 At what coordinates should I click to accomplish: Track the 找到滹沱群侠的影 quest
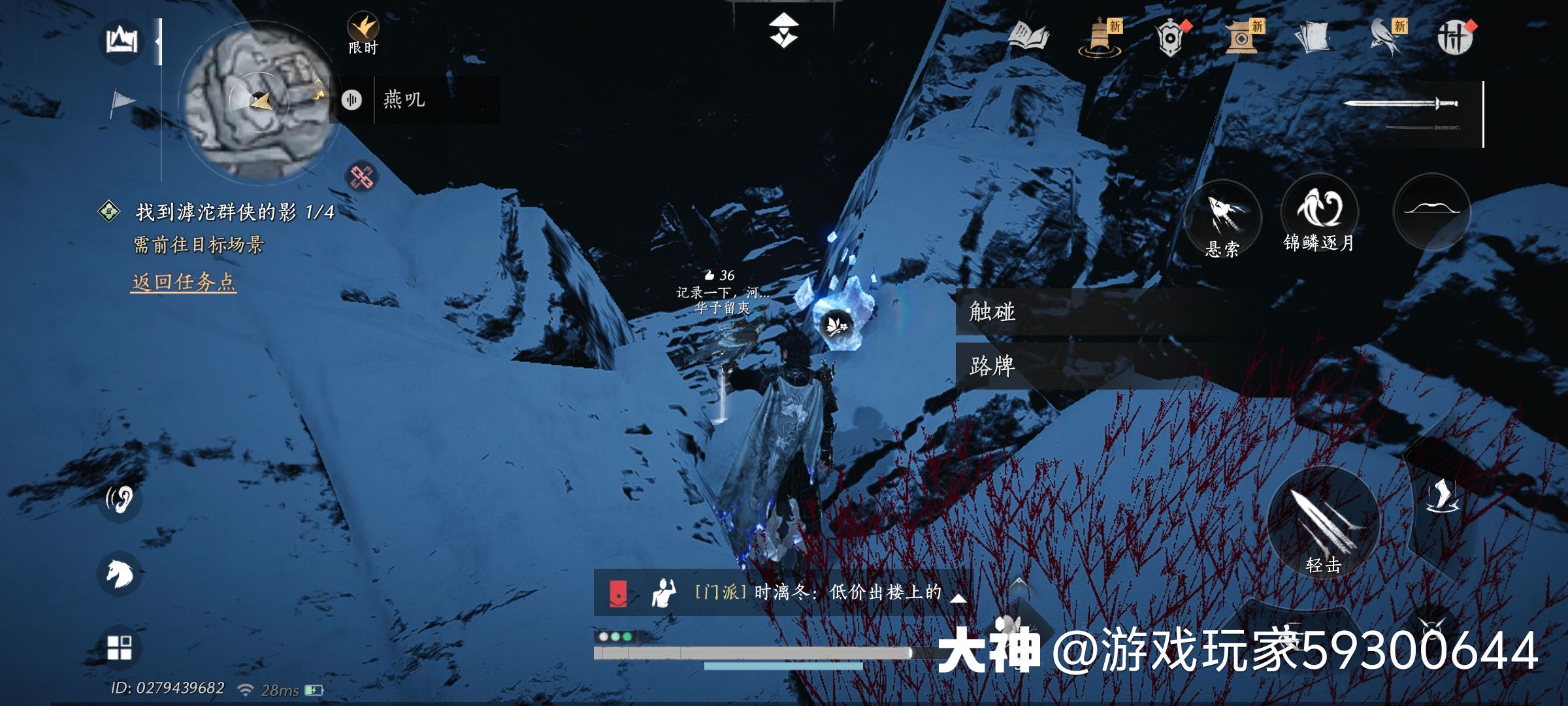[x=234, y=212]
